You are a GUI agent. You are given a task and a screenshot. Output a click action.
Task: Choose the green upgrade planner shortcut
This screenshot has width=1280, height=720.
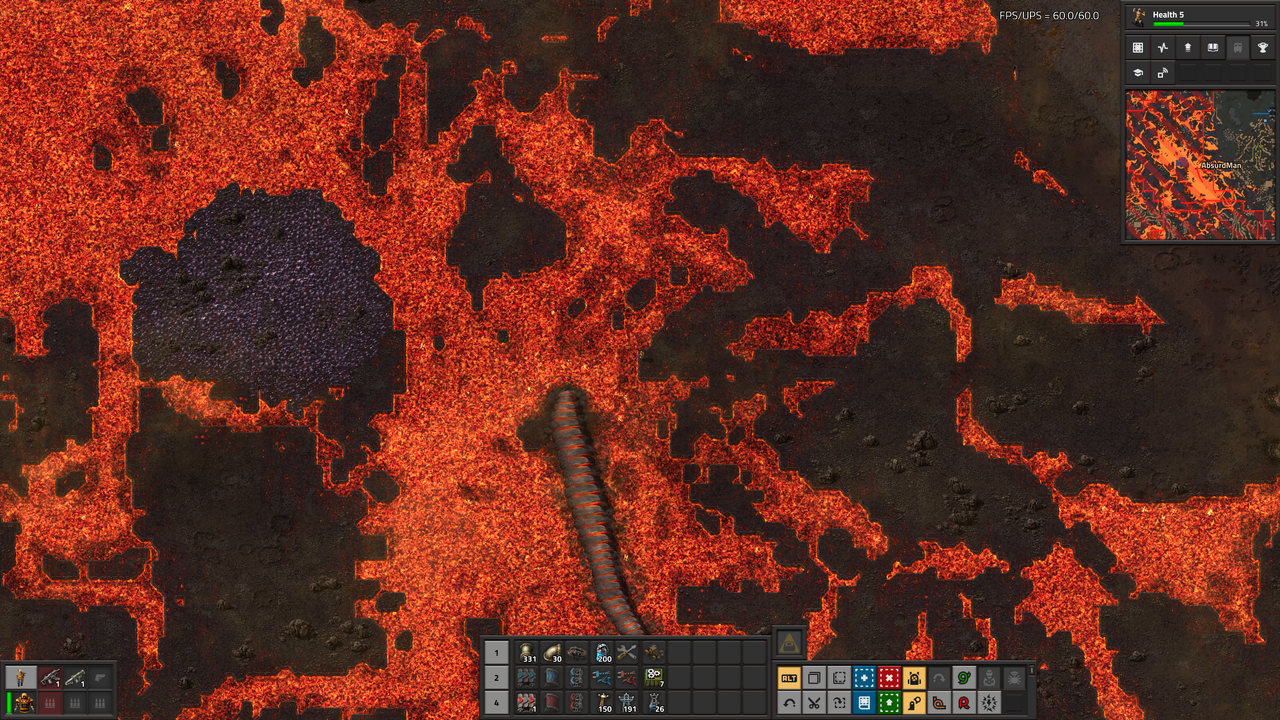pyautogui.click(x=889, y=703)
